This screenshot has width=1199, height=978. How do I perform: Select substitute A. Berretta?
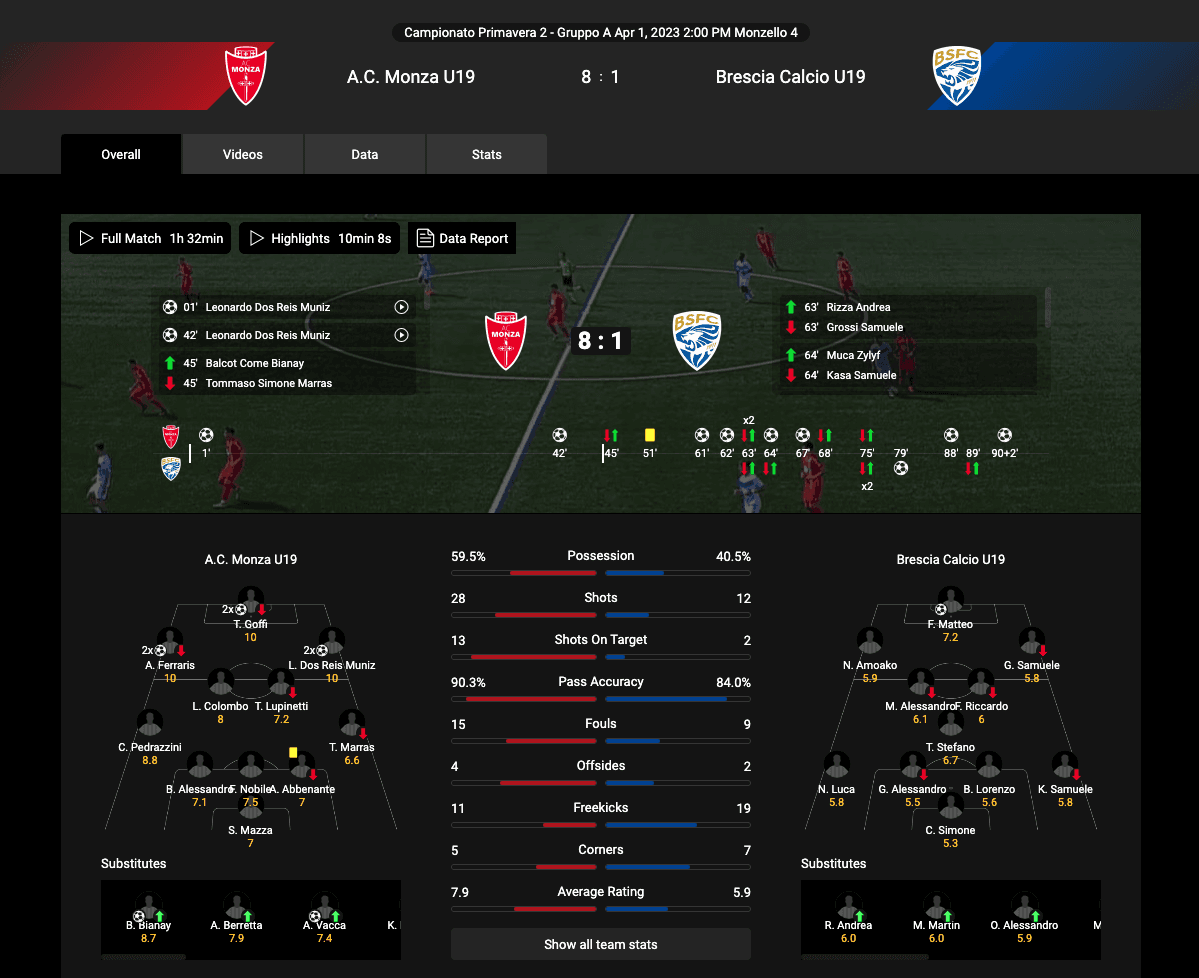237,910
